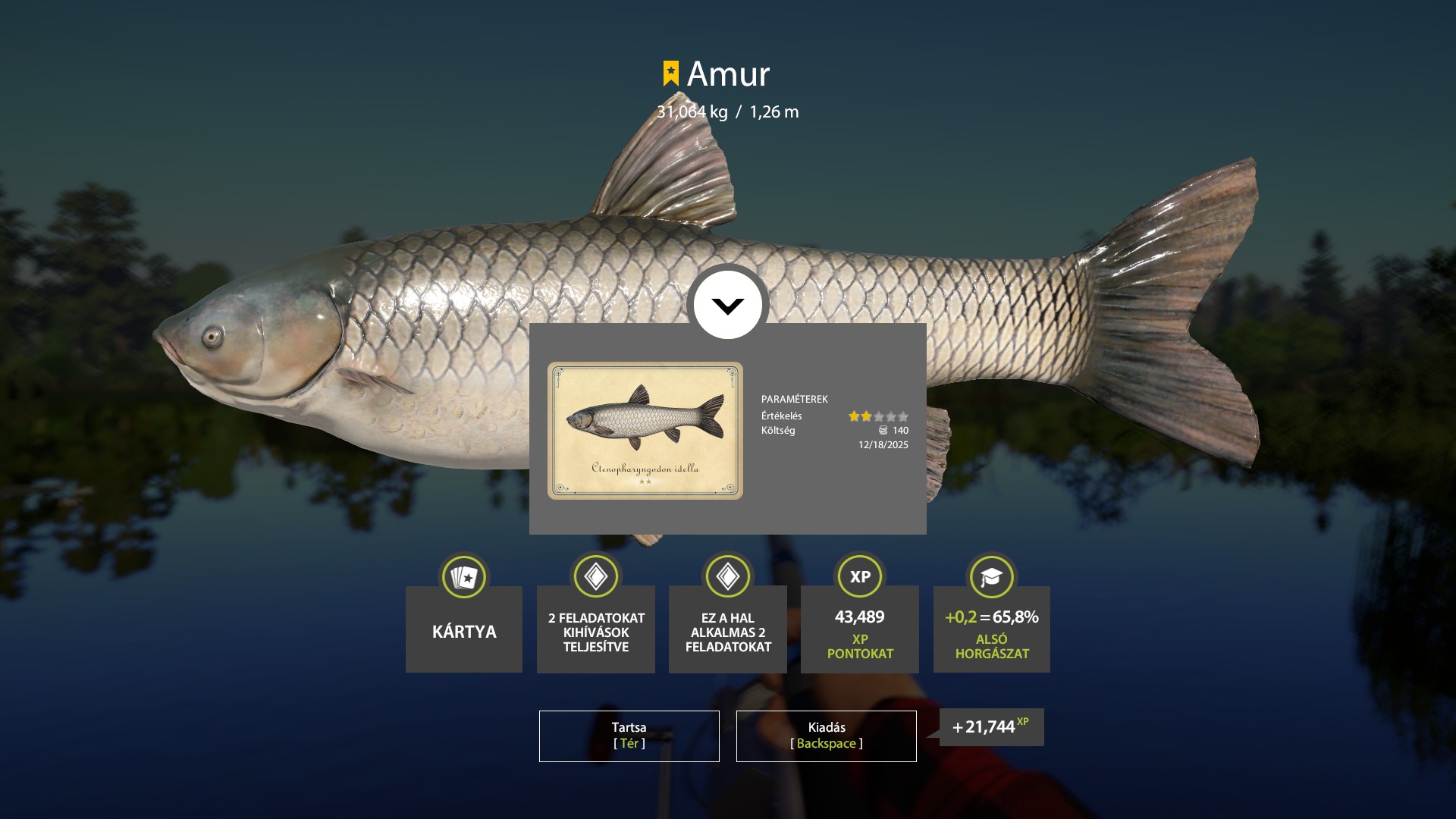Open the Kártya reward tile
1456x819 pixels.
coord(464,628)
